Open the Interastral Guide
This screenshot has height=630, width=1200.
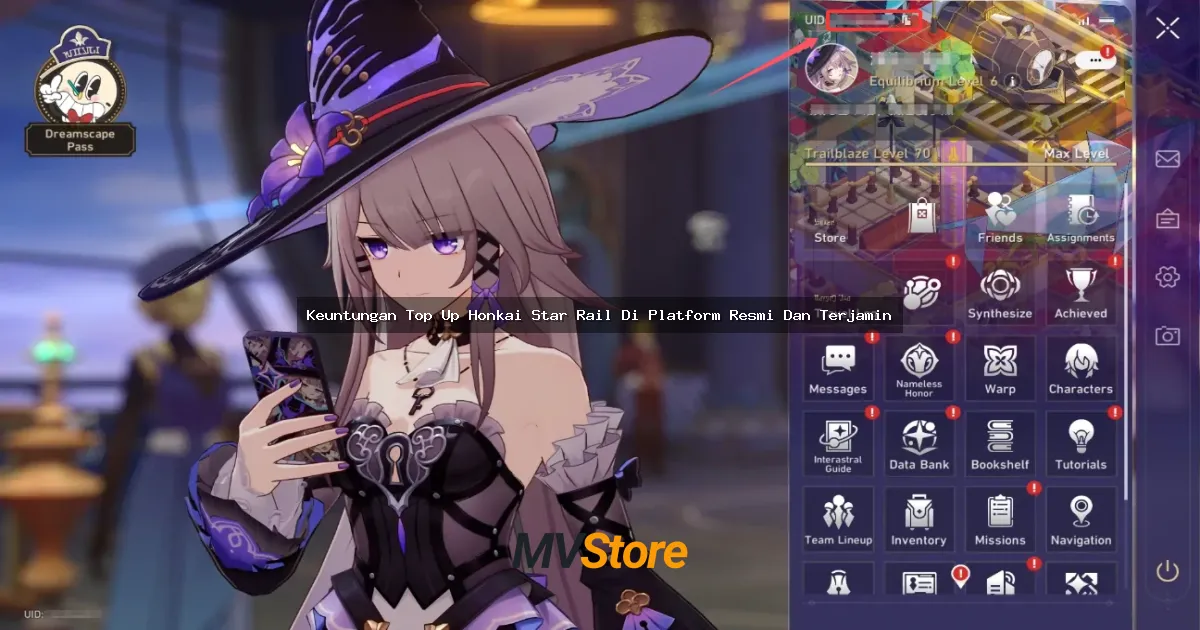tap(838, 445)
